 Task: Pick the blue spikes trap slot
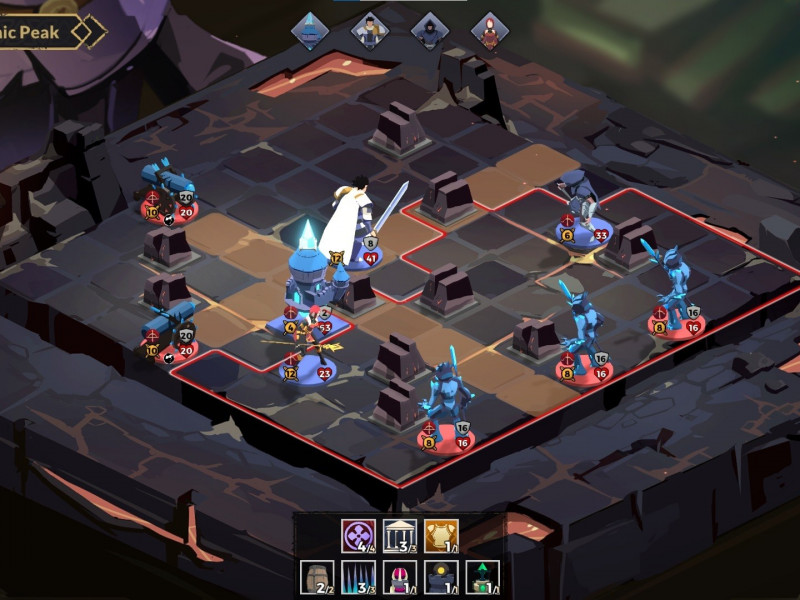point(357,577)
